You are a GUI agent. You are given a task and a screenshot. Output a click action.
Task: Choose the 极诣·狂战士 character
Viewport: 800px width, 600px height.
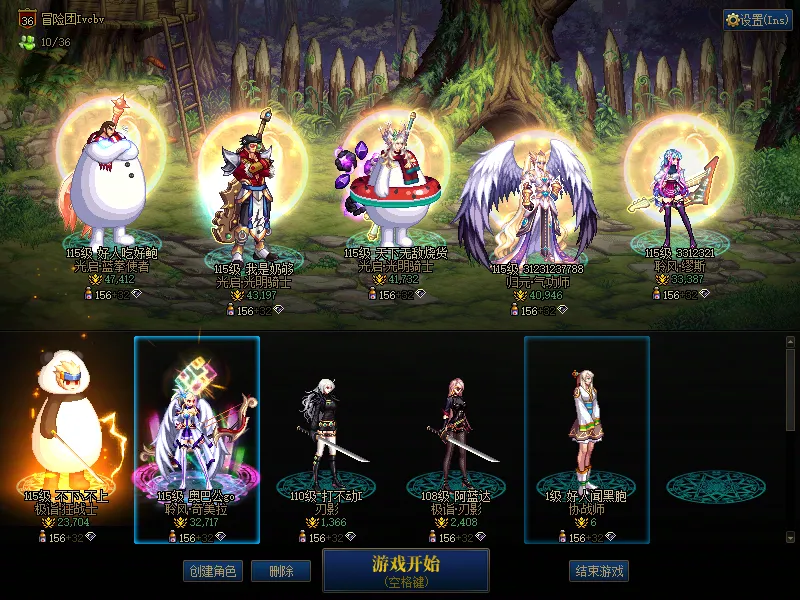pyautogui.click(x=67, y=430)
